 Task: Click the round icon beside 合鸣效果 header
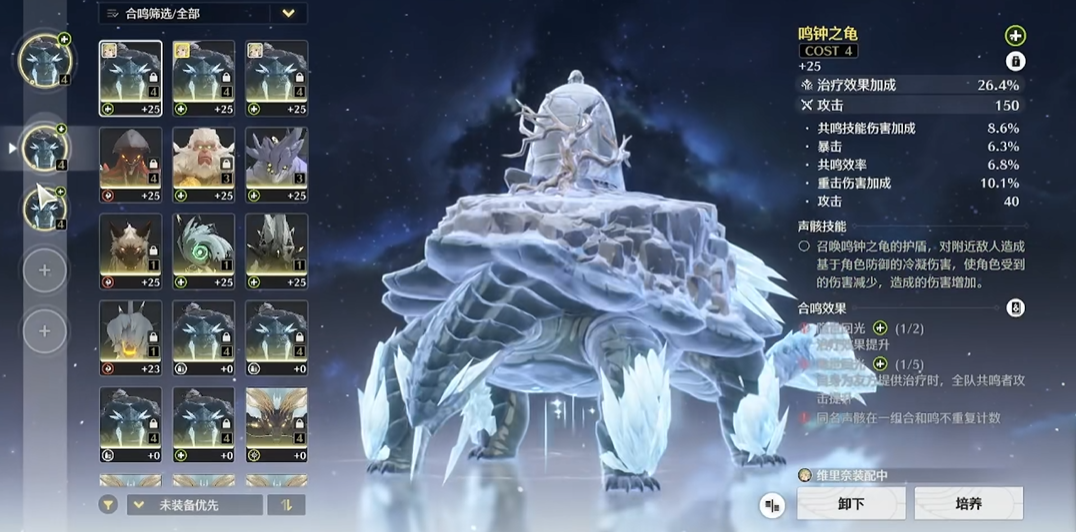(1015, 308)
